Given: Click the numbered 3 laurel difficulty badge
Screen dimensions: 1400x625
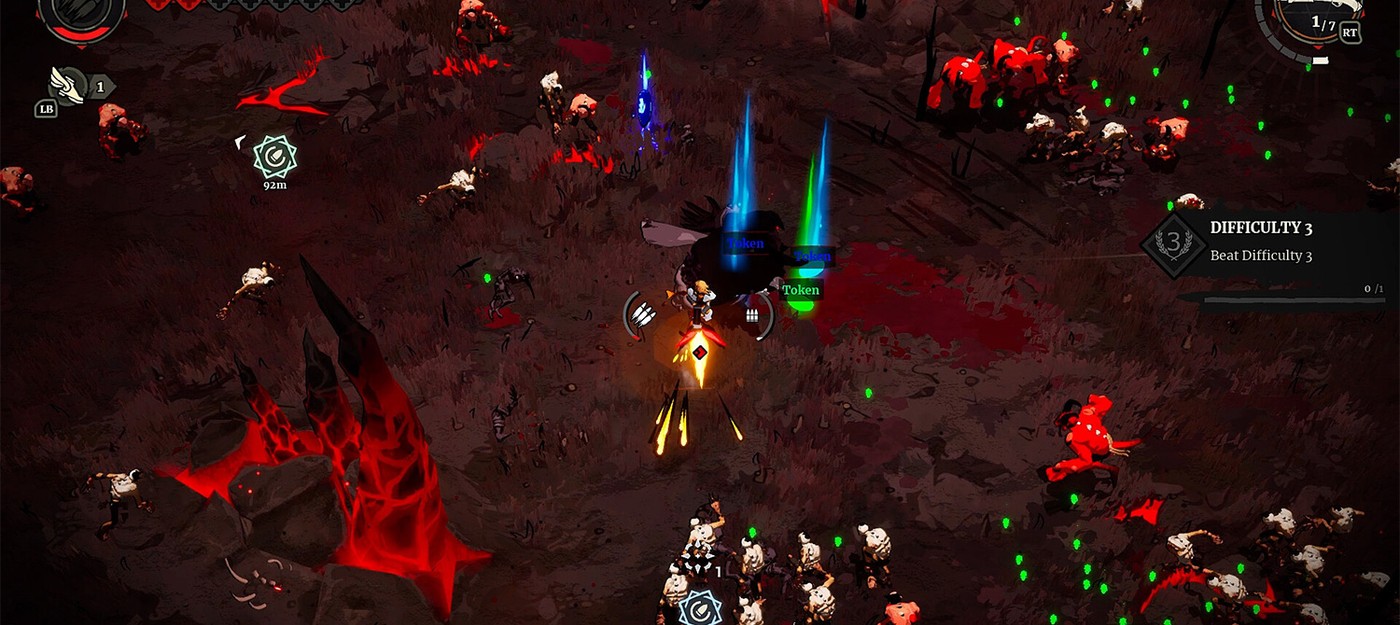Looking at the screenshot, I should [1174, 244].
